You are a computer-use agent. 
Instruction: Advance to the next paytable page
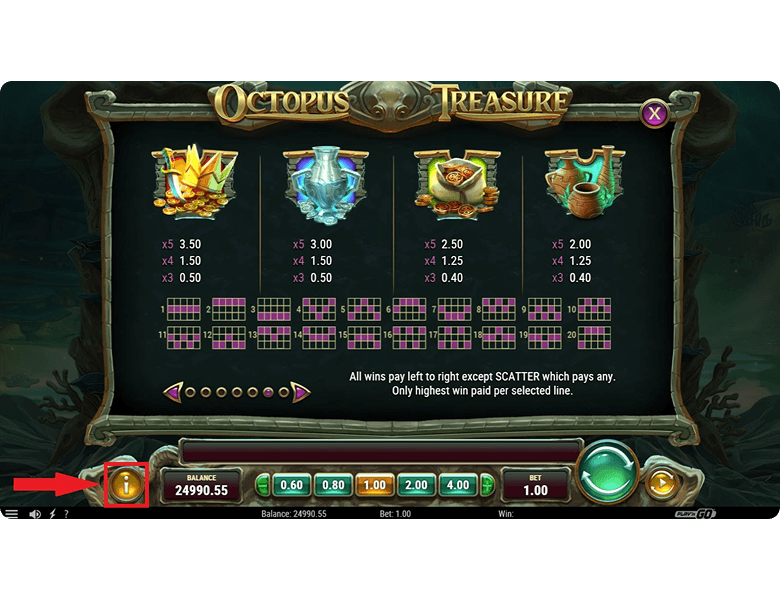[x=300, y=392]
